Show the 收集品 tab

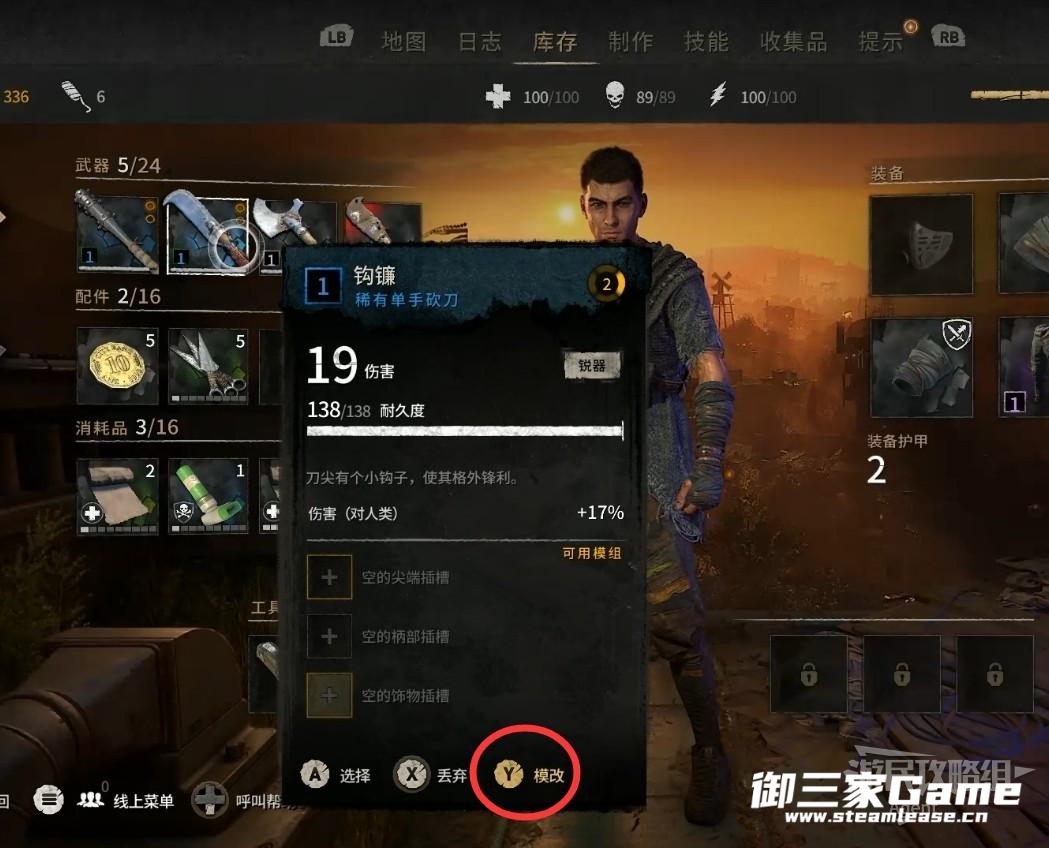coord(793,41)
